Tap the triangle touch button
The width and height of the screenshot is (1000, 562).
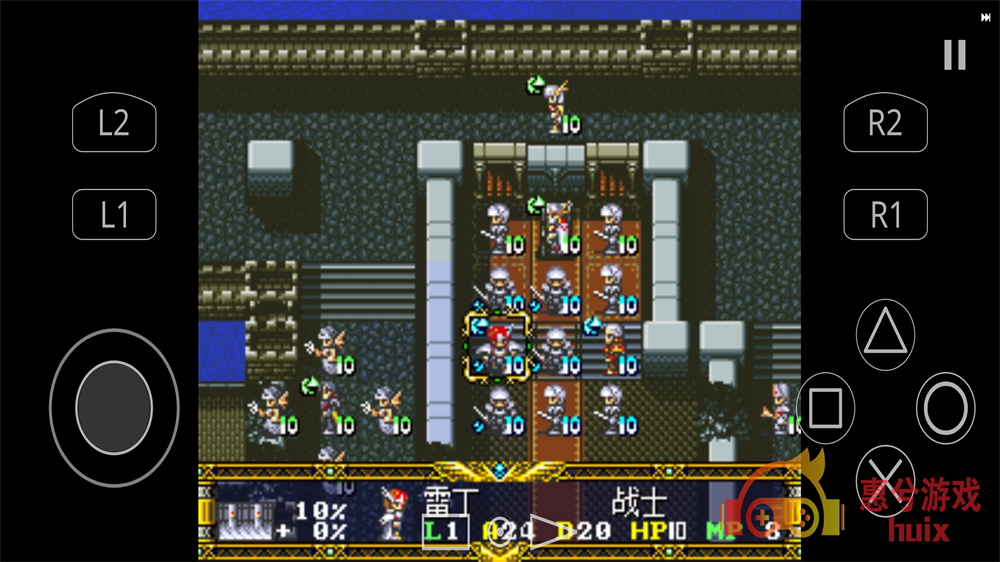[886, 333]
